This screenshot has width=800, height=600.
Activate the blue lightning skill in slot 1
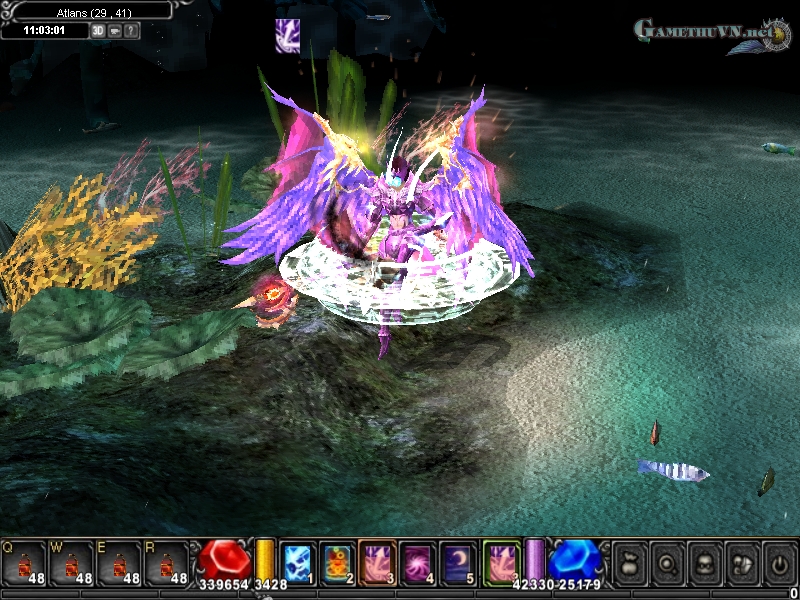[x=298, y=562]
